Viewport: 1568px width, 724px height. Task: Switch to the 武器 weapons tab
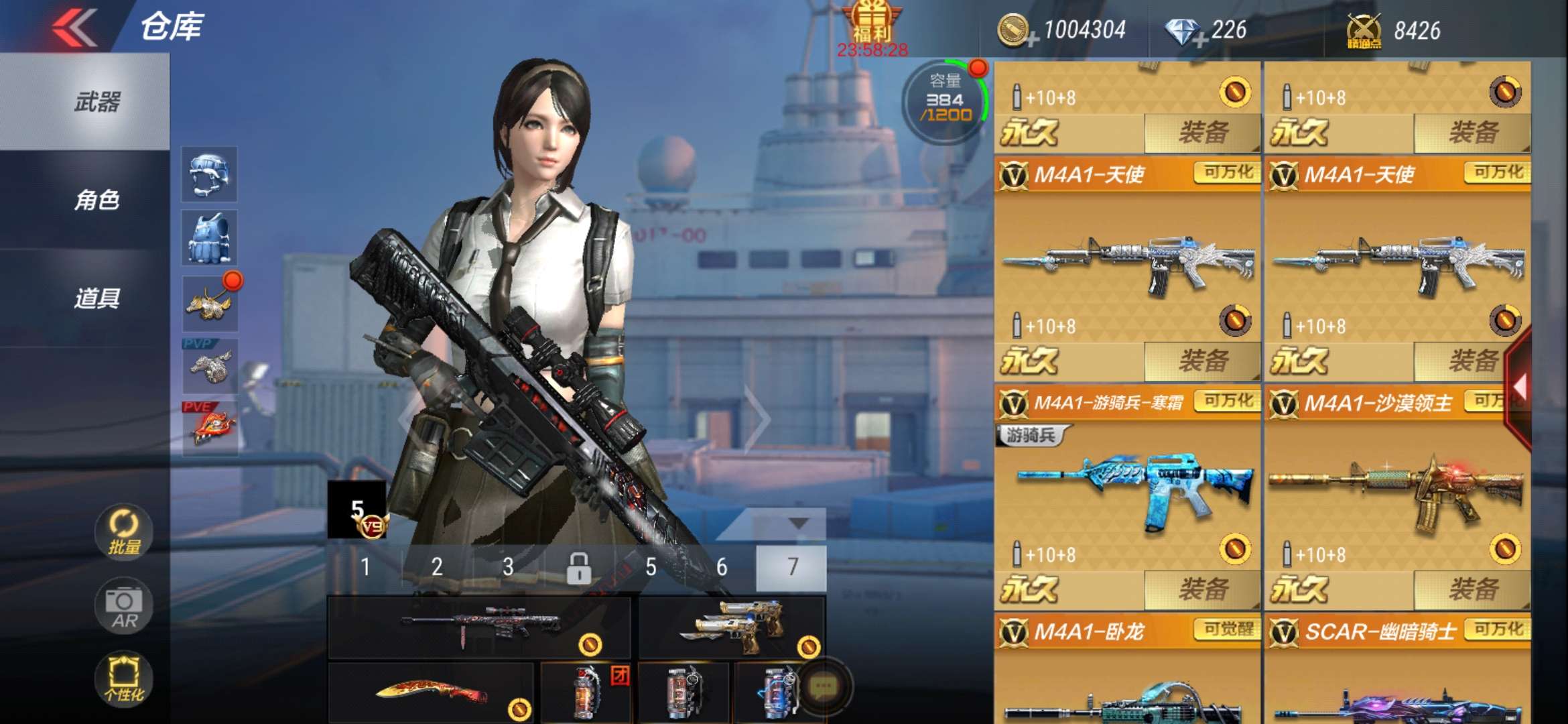[x=97, y=102]
